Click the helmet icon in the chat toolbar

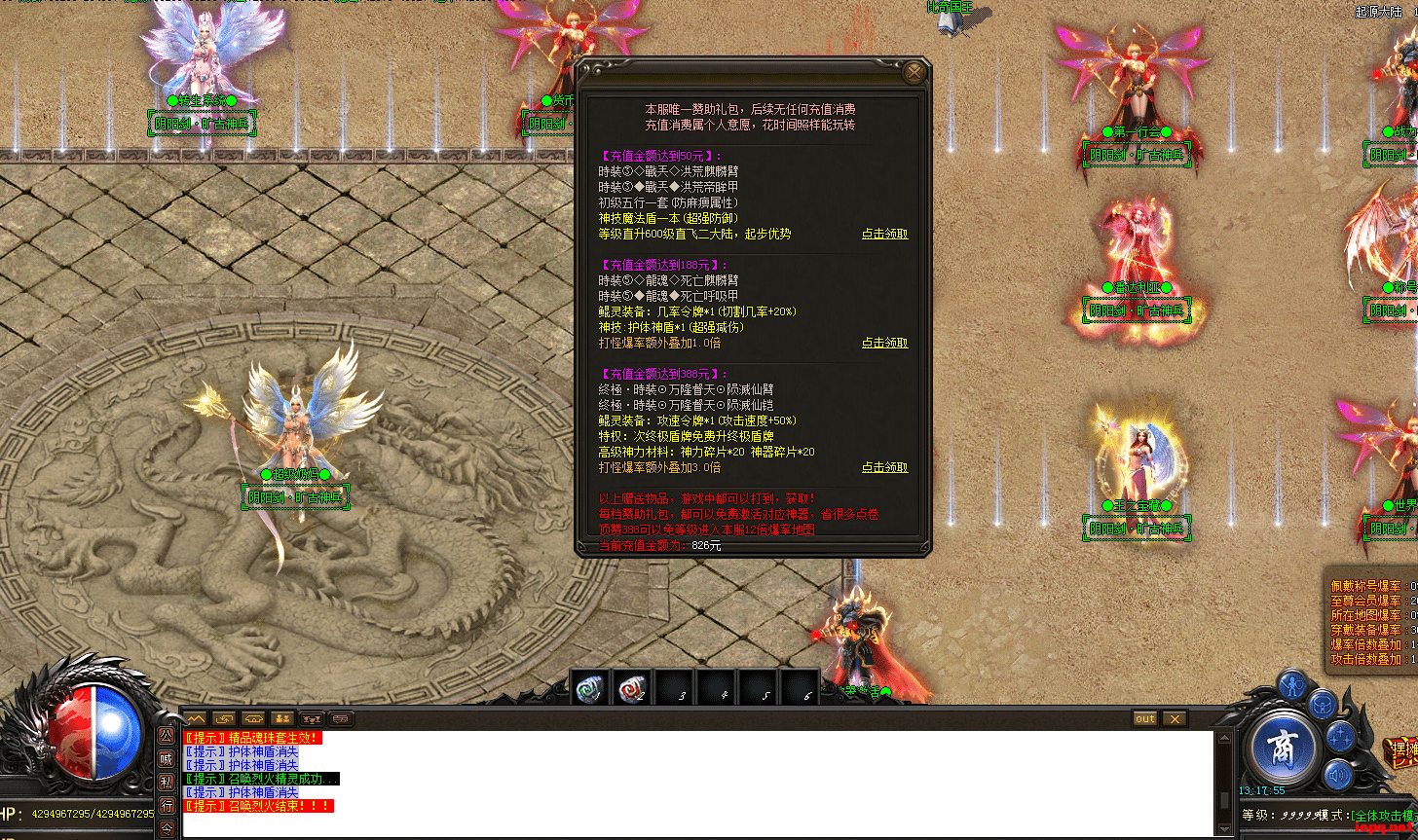coord(253,719)
